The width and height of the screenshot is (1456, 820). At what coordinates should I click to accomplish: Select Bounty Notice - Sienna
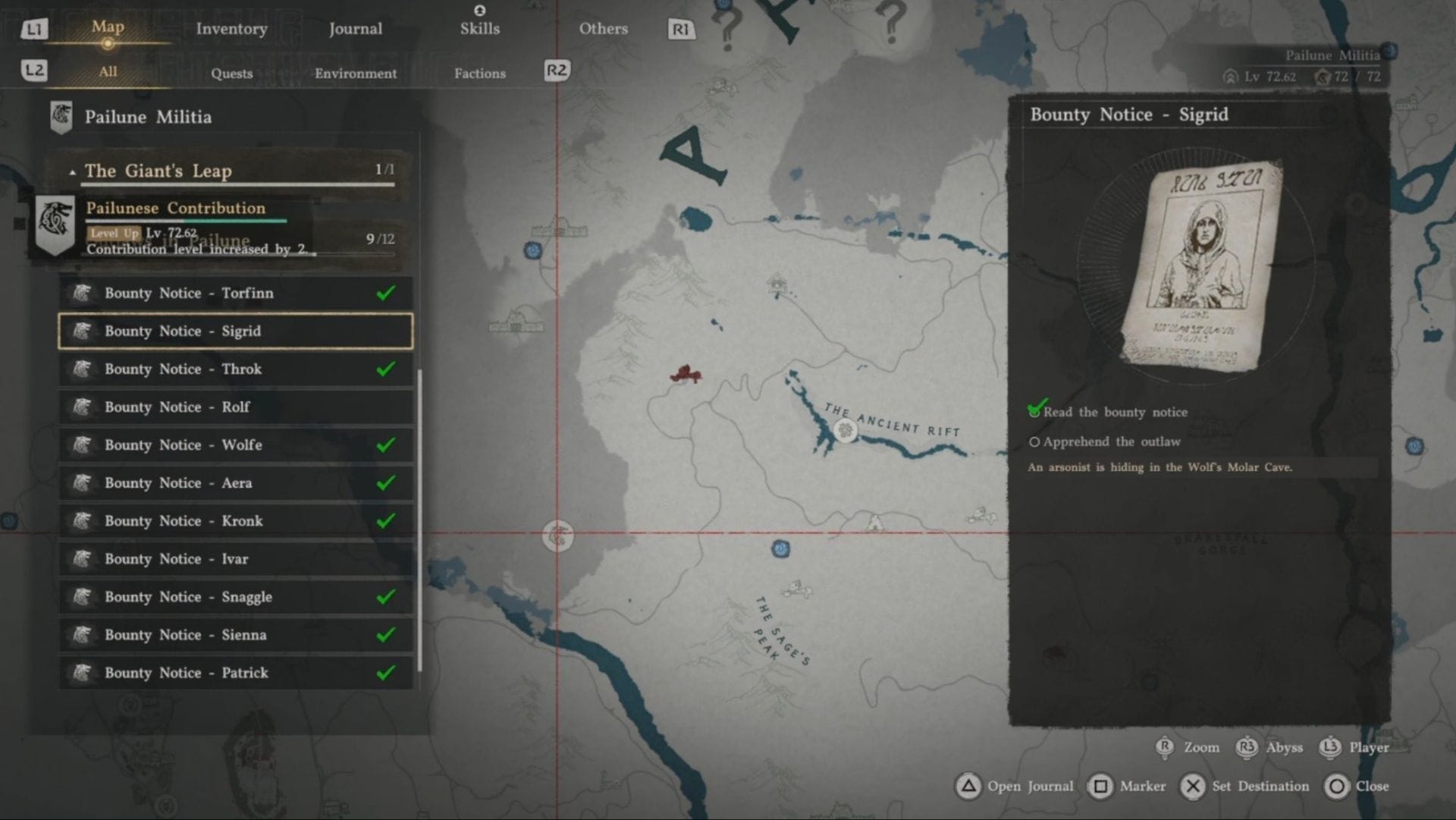tap(235, 635)
